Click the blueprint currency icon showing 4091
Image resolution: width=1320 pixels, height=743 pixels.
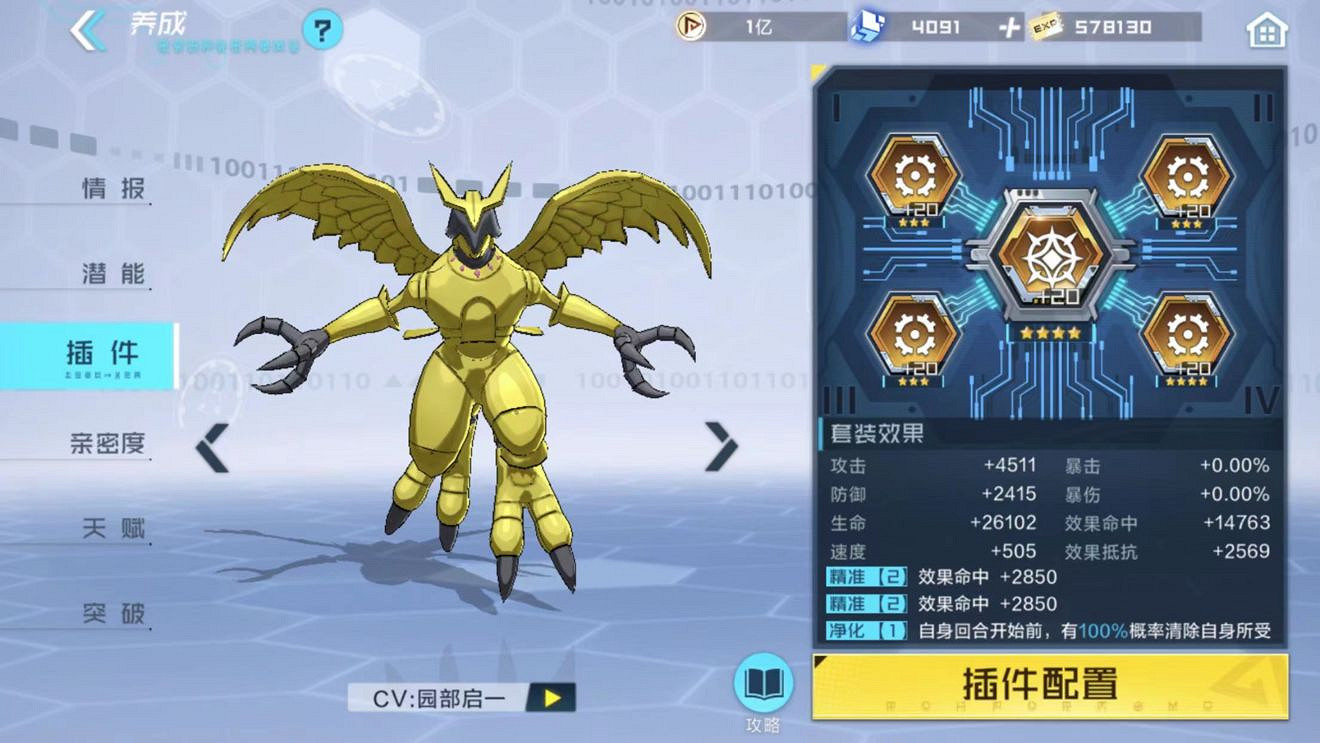pos(868,28)
